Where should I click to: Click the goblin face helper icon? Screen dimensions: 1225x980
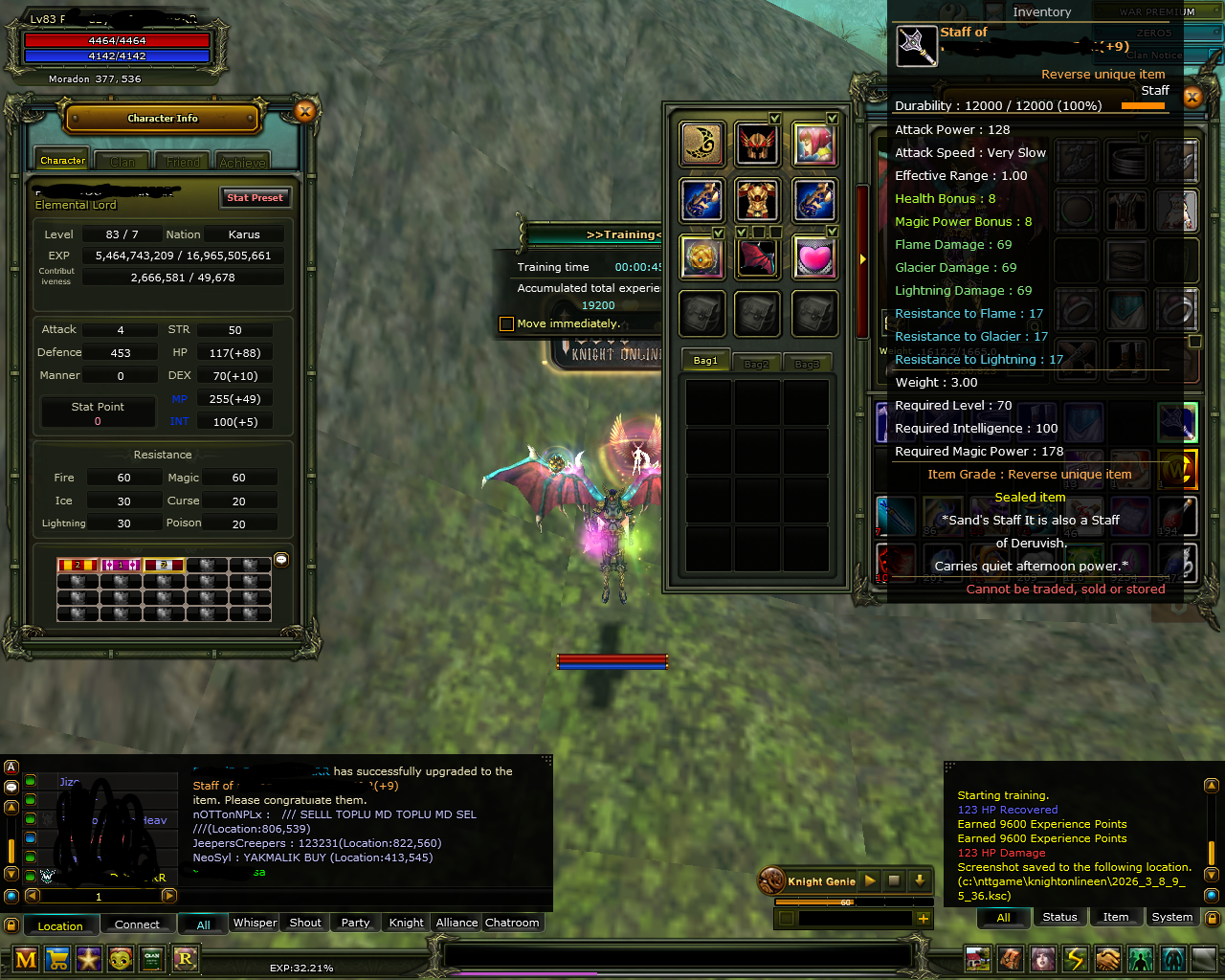pos(120,959)
